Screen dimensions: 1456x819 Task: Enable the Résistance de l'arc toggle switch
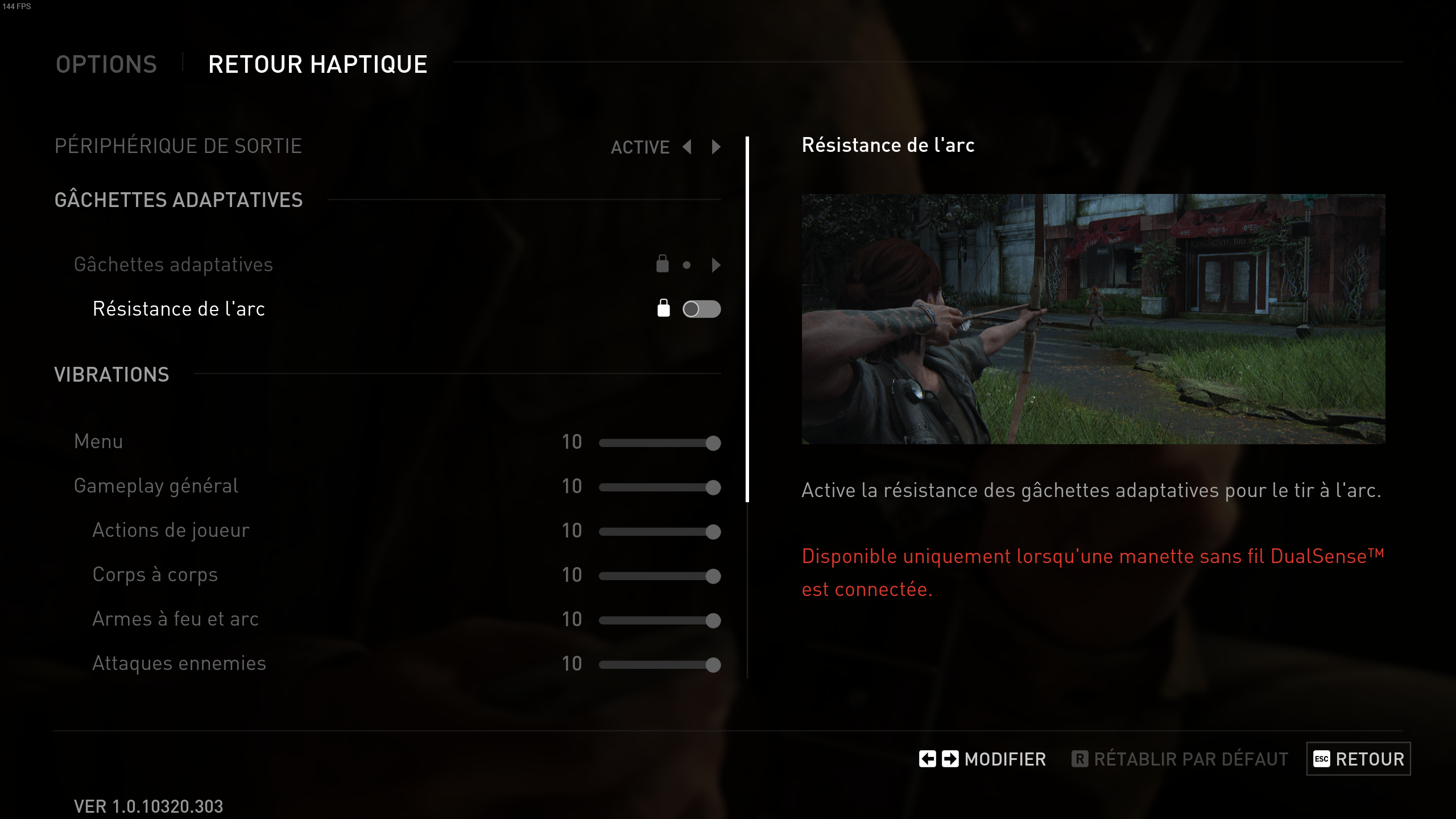pyautogui.click(x=702, y=309)
